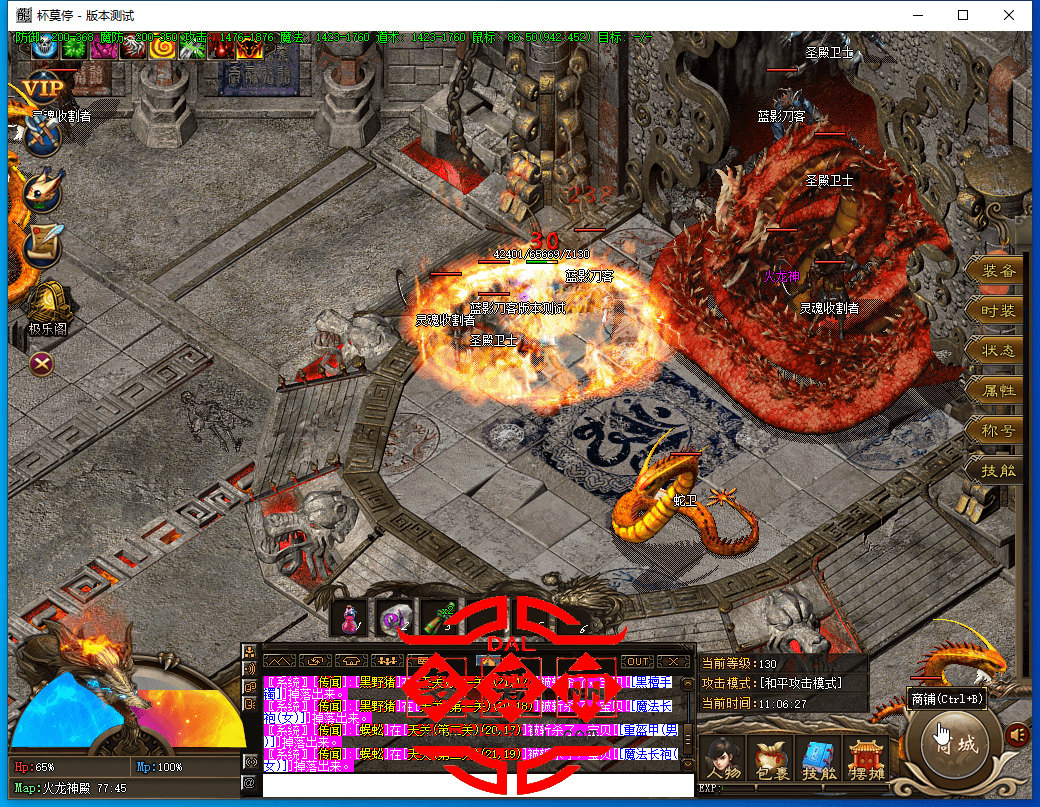Open the blue 技能 skill book
Image resolution: width=1040 pixels, height=807 pixels.
coord(818,759)
